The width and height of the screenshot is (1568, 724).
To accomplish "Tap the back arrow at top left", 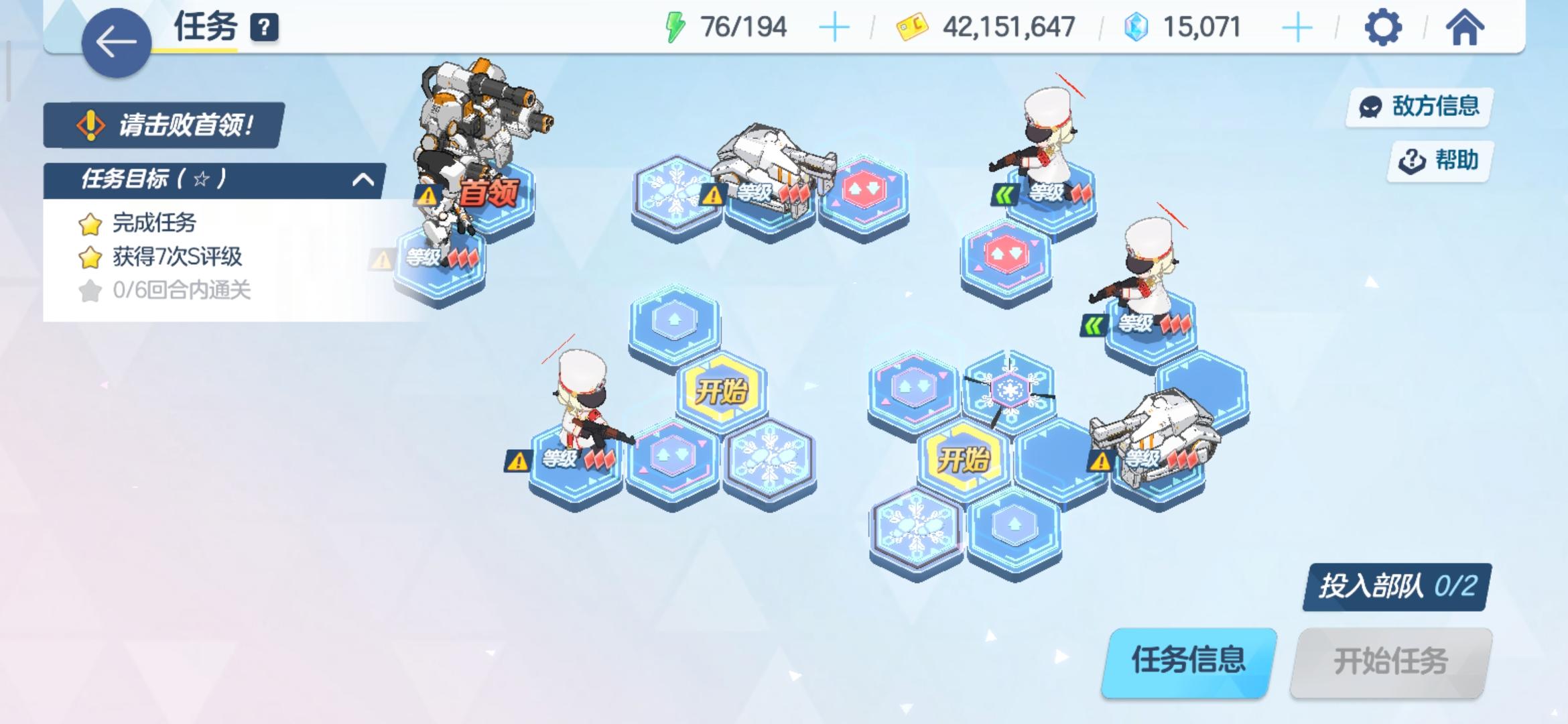I will pos(117,42).
